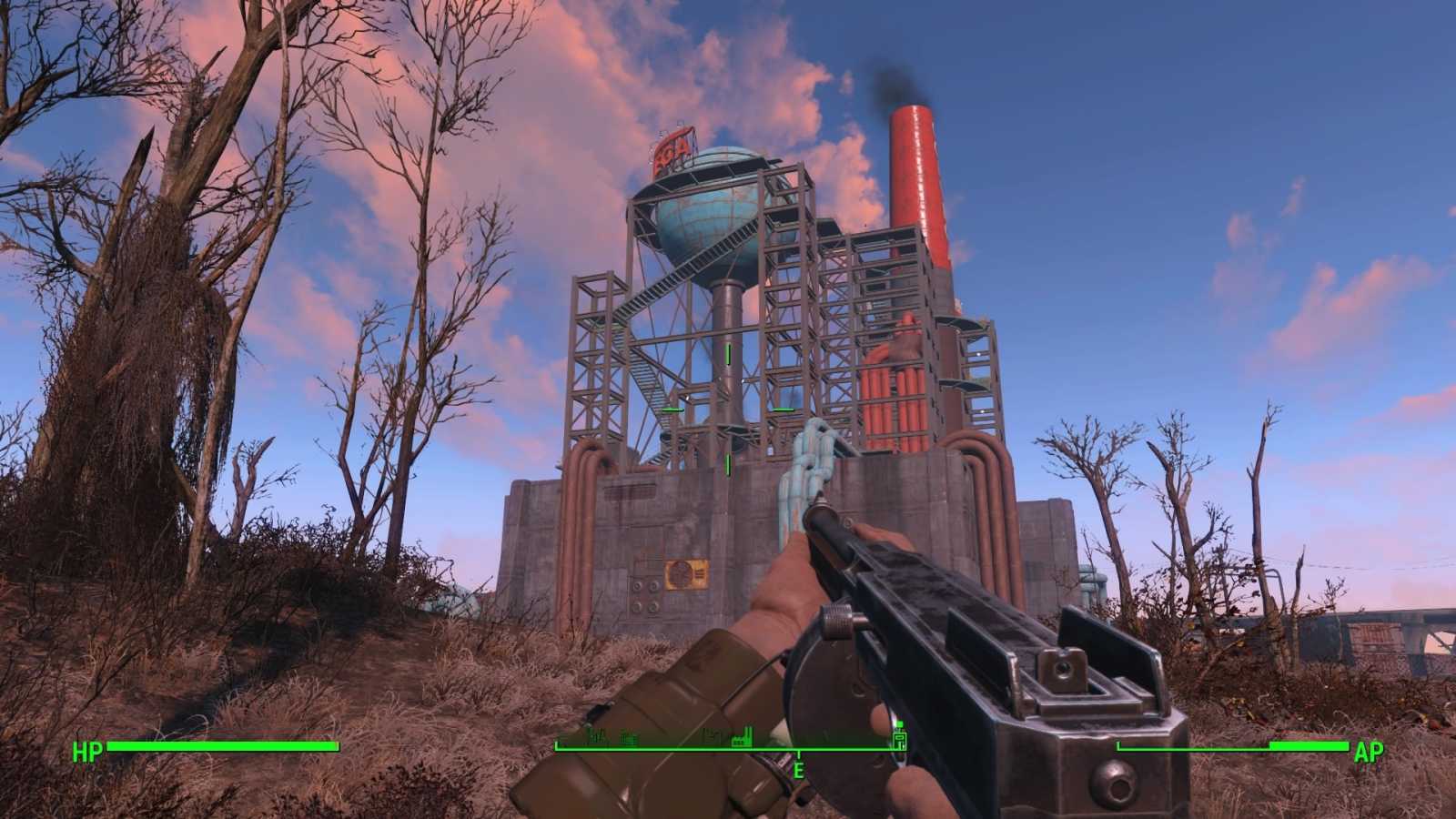Image resolution: width=1456 pixels, height=819 pixels.
Task: Click the E direction indicator below the compass
Action: 798,769
